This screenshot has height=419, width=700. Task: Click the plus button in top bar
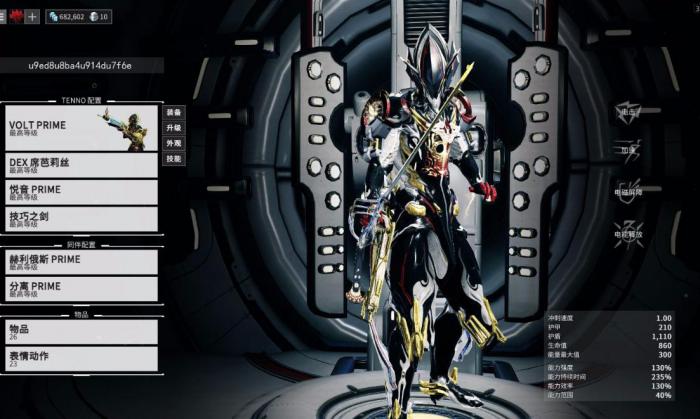[32, 17]
